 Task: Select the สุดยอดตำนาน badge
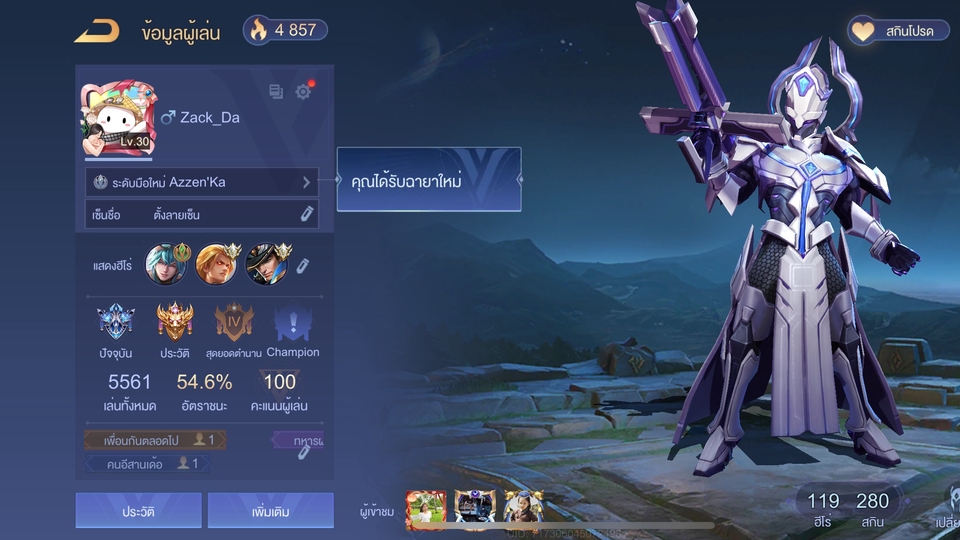click(x=234, y=323)
